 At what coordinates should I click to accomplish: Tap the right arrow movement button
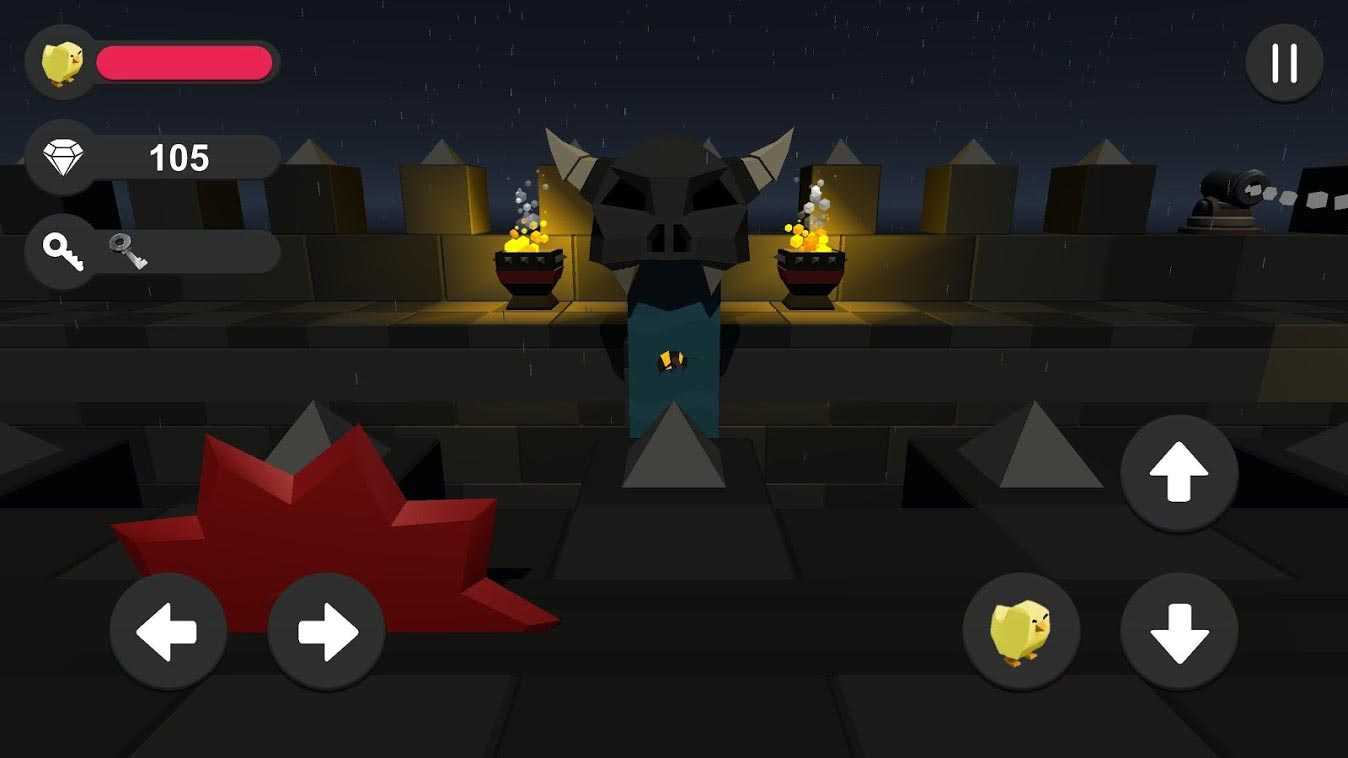pyautogui.click(x=326, y=632)
